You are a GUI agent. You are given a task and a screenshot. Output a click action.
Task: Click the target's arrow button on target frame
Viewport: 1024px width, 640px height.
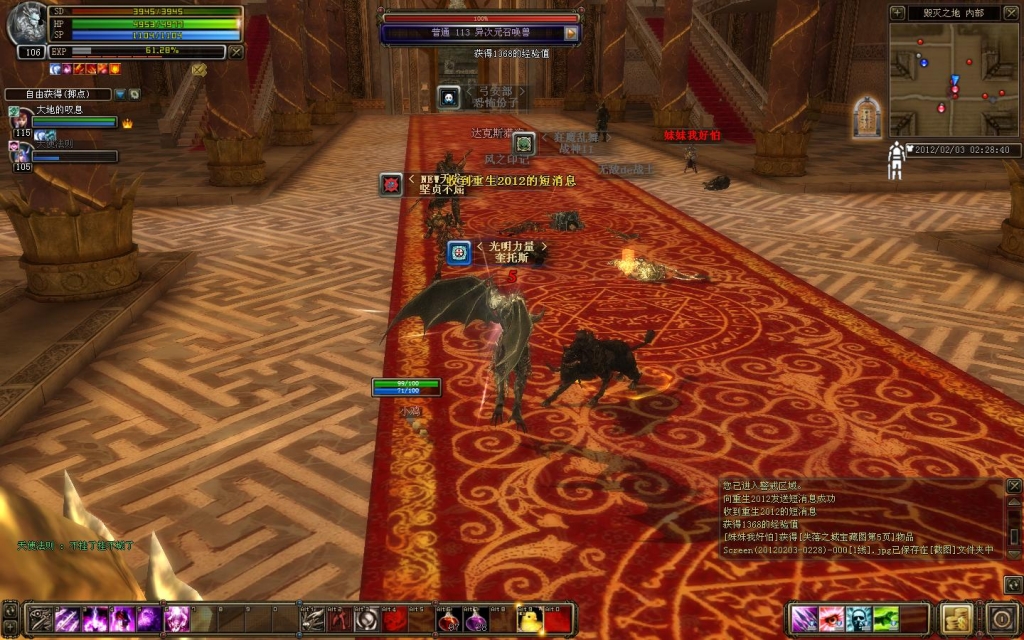(571, 33)
